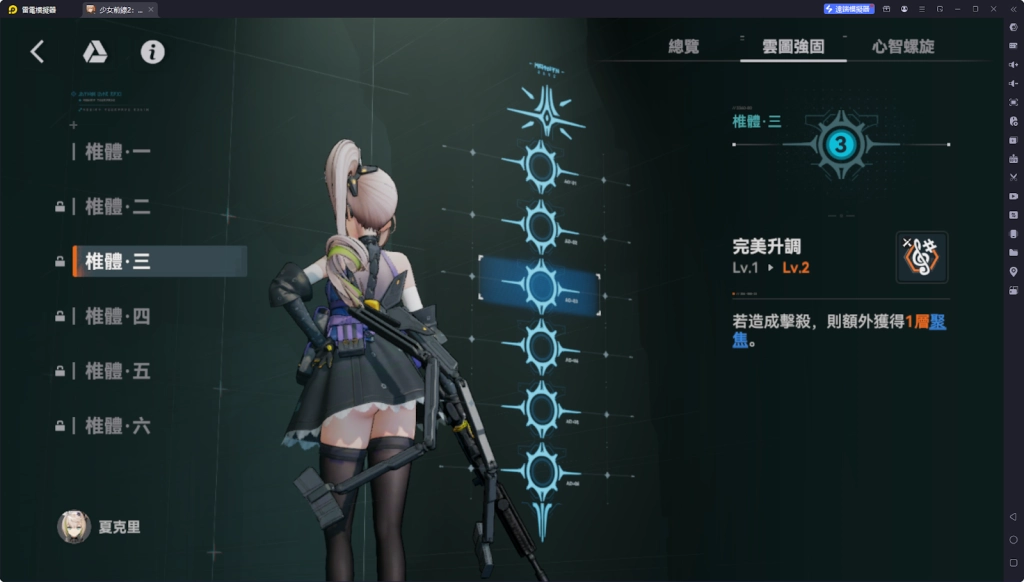Select the highlighted 椎體·三 entry
1024x582 pixels.
coord(118,261)
